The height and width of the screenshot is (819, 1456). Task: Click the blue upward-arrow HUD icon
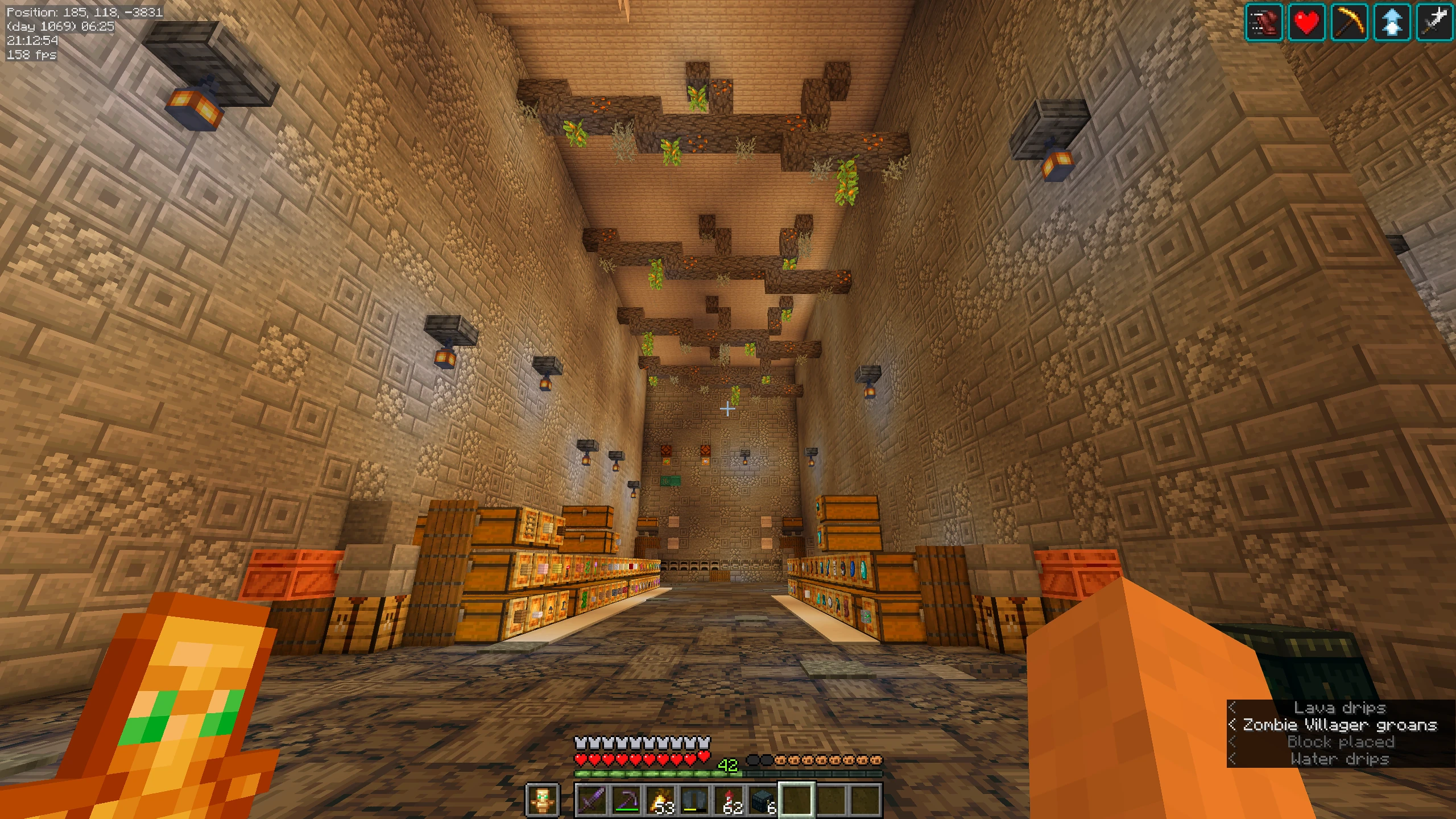tap(1392, 23)
